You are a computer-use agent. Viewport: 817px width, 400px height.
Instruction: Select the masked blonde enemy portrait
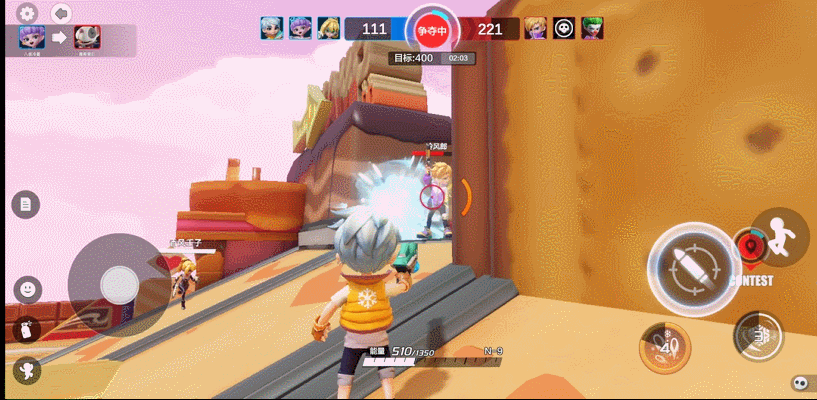(x=536, y=28)
